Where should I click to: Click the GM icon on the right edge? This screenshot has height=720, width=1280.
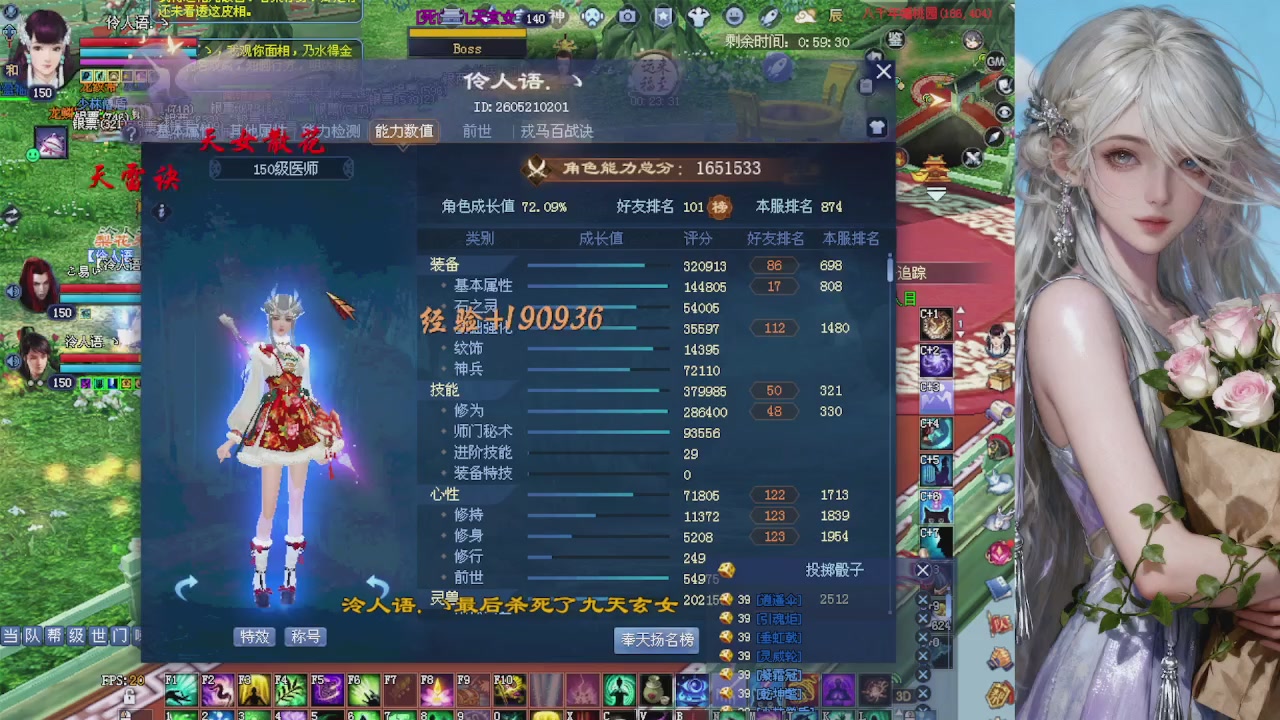pyautogui.click(x=996, y=62)
